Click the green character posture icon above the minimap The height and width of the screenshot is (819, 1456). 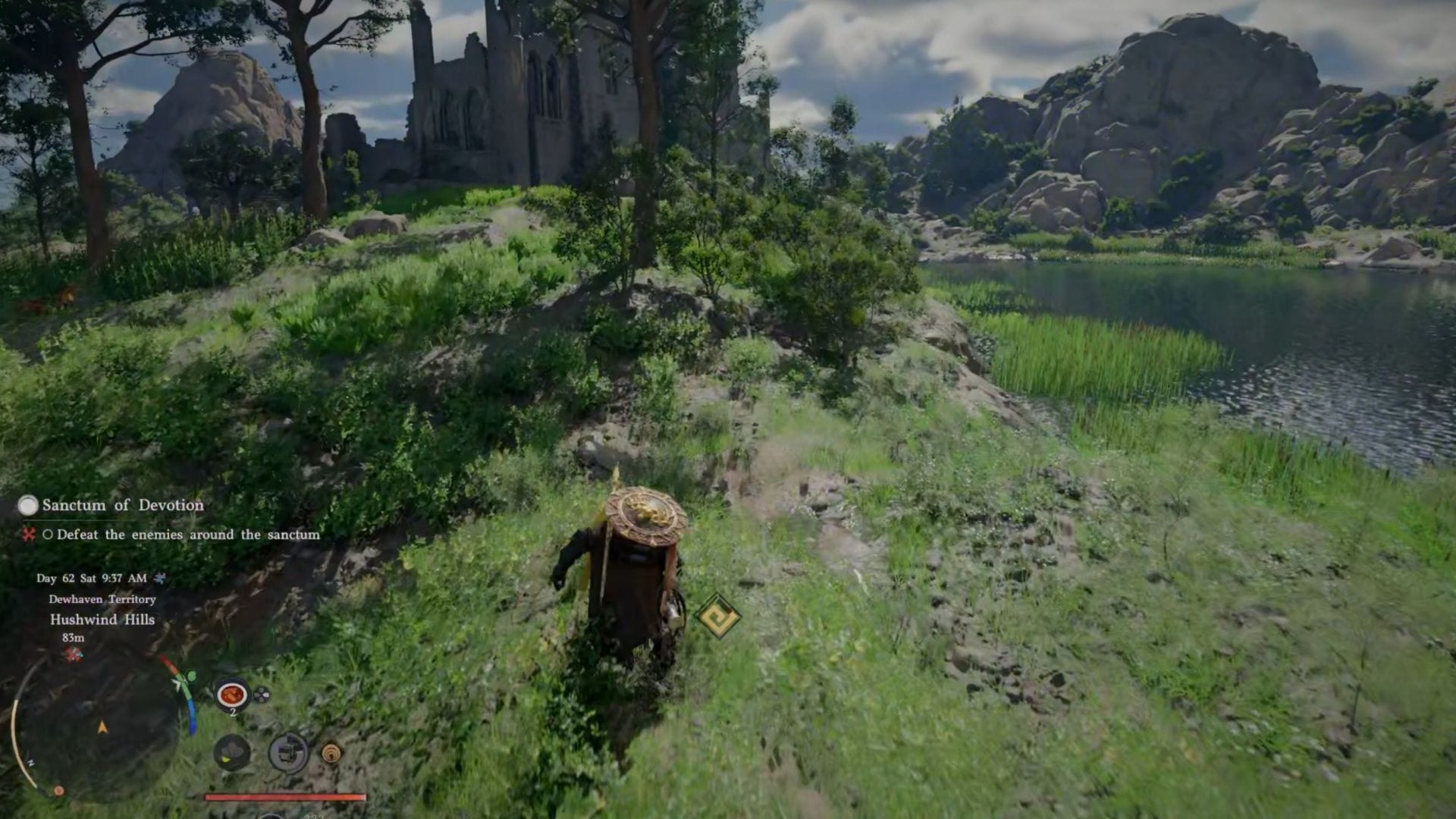tap(190, 676)
